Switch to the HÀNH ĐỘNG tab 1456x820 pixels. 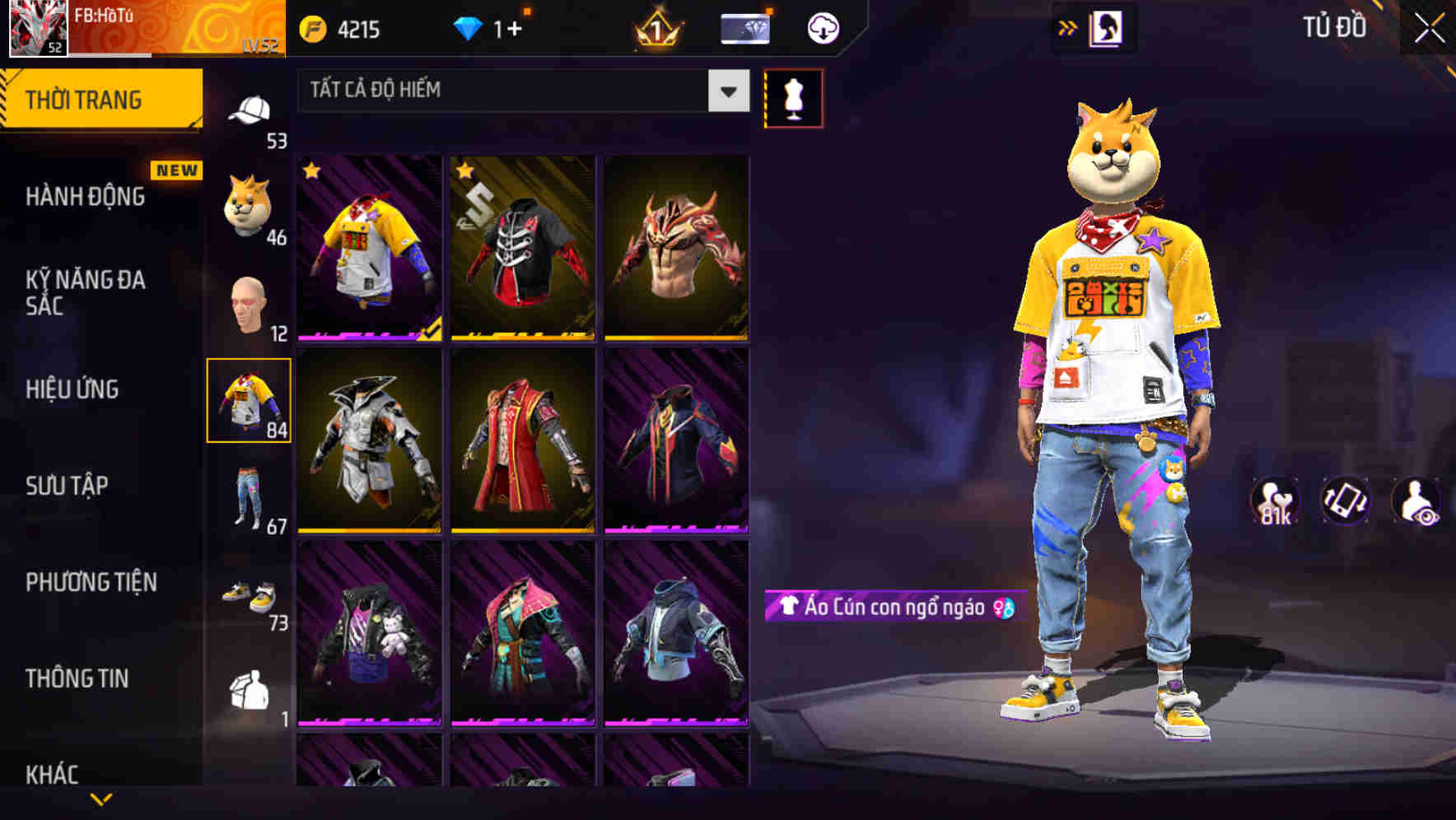[82, 196]
